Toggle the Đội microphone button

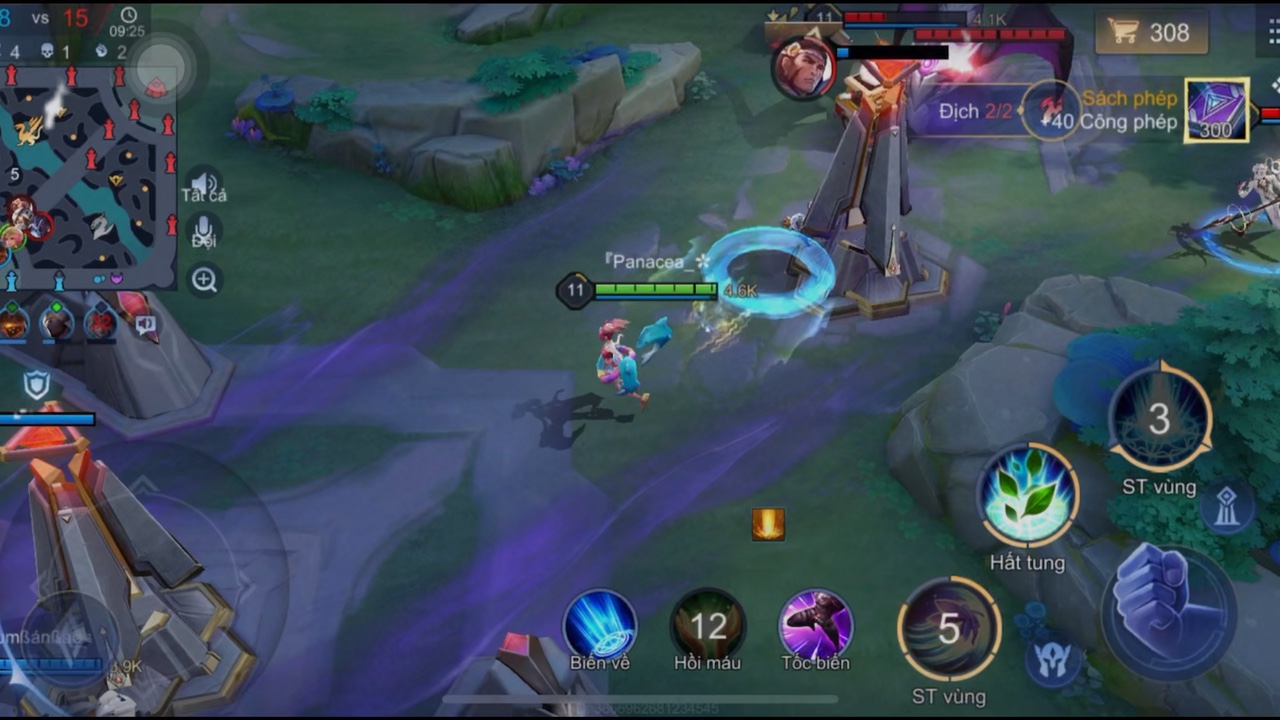coord(204,231)
